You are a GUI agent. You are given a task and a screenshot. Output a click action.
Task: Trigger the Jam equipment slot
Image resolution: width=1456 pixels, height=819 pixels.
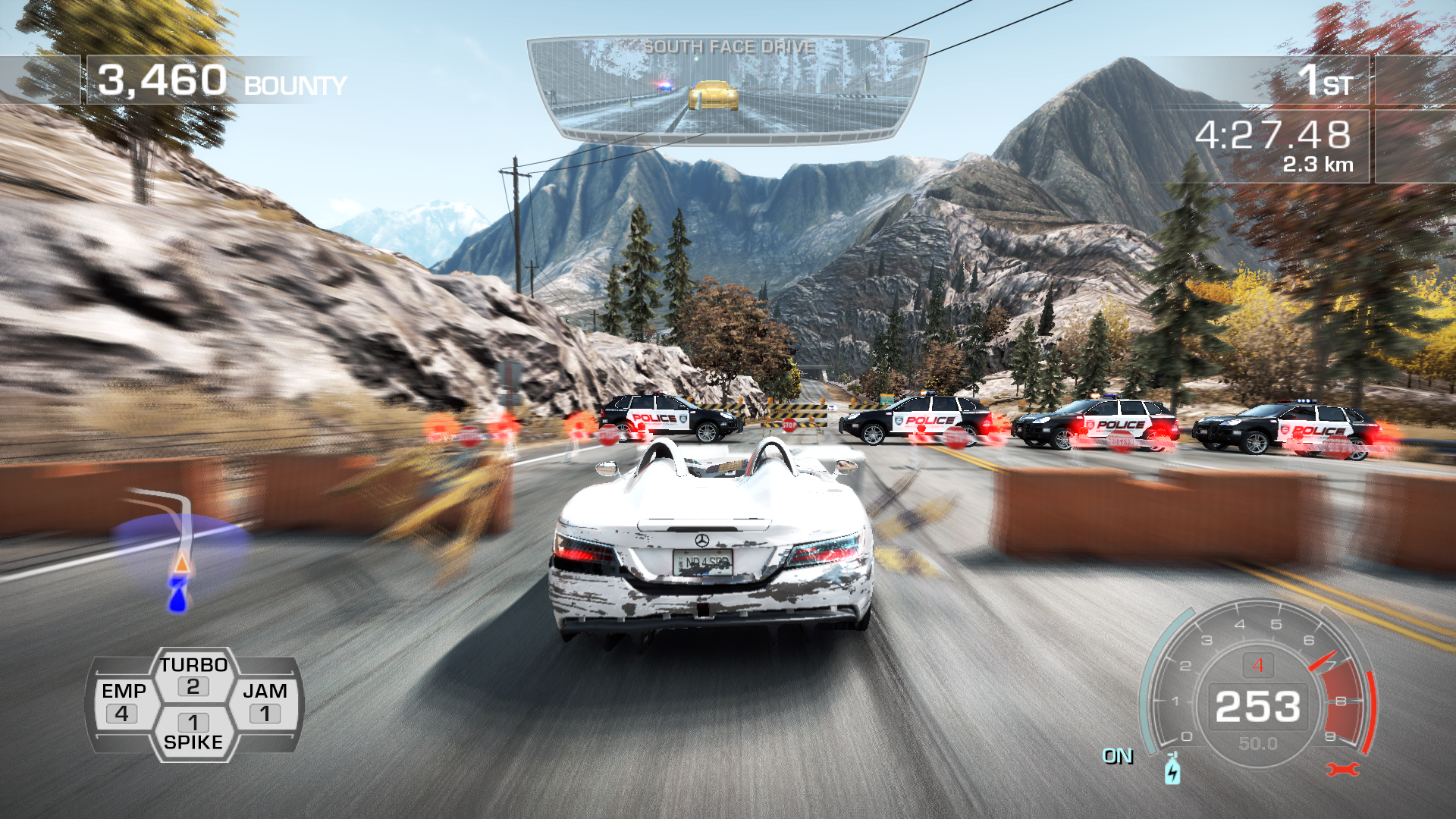click(265, 703)
